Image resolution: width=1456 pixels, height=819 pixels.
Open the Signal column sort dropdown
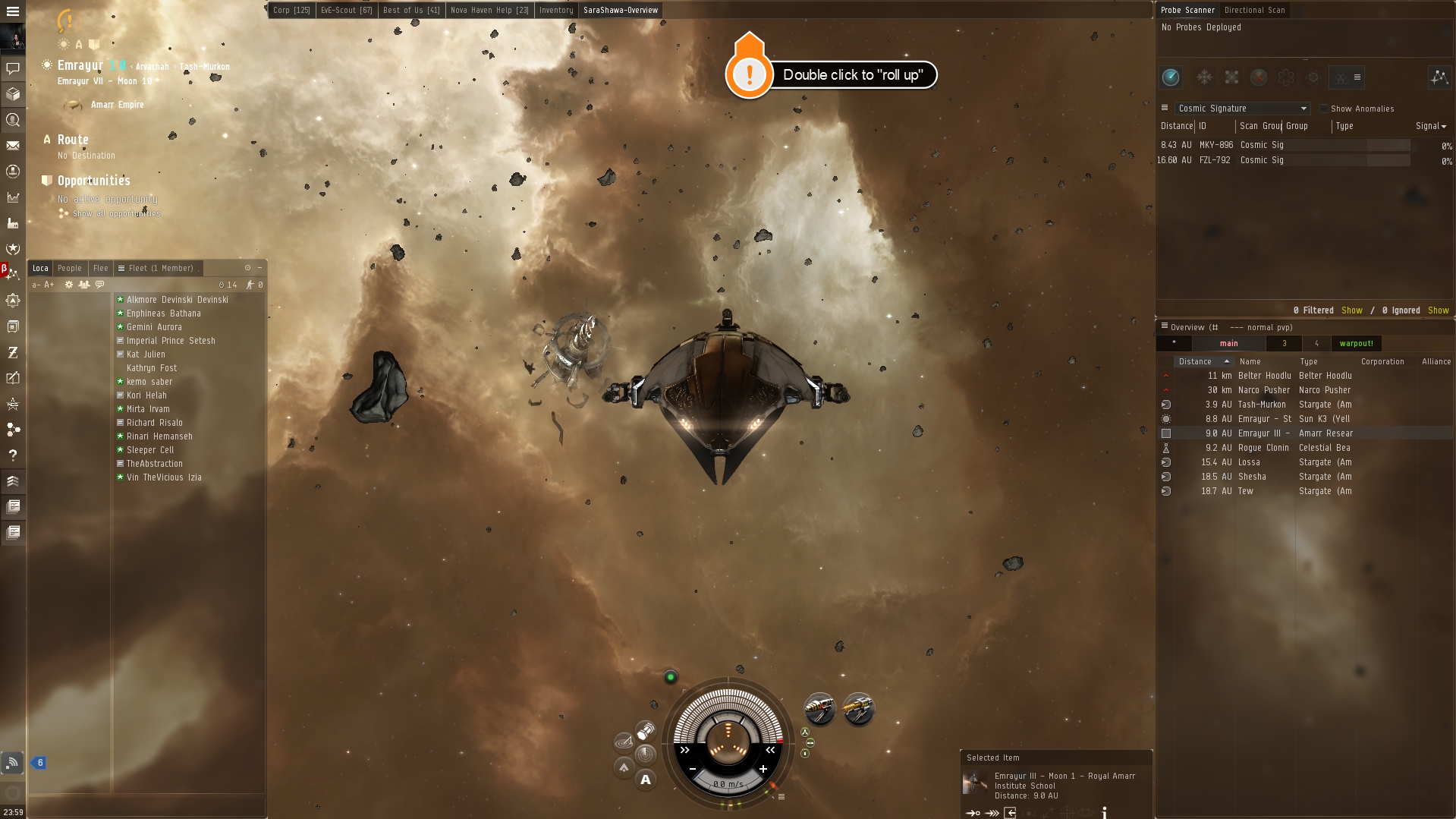pos(1429,127)
